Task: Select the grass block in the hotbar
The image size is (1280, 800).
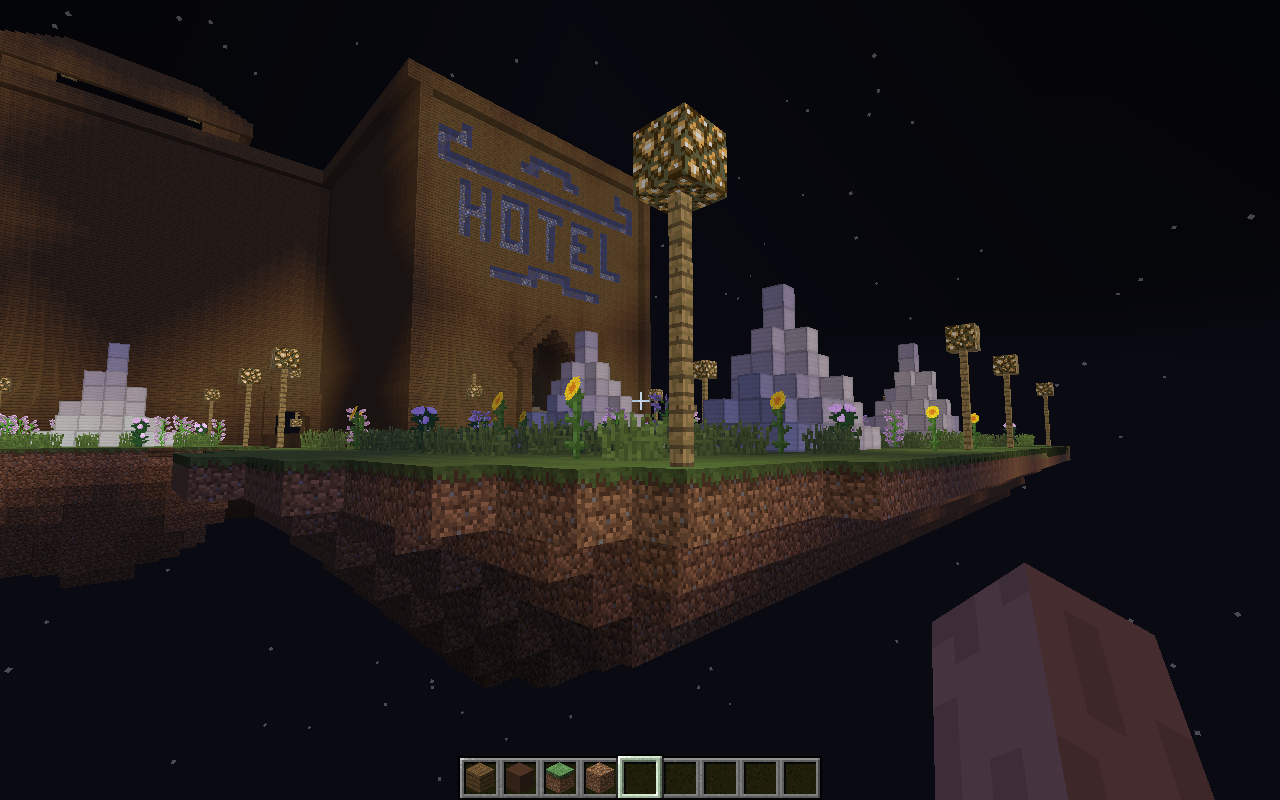Action: point(560,777)
